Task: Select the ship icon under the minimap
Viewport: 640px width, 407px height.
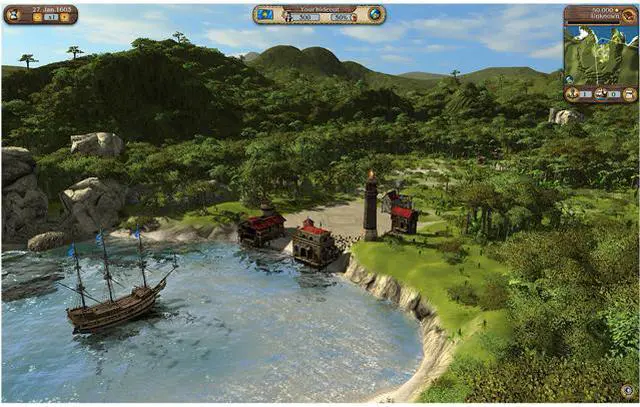Action: click(x=601, y=94)
